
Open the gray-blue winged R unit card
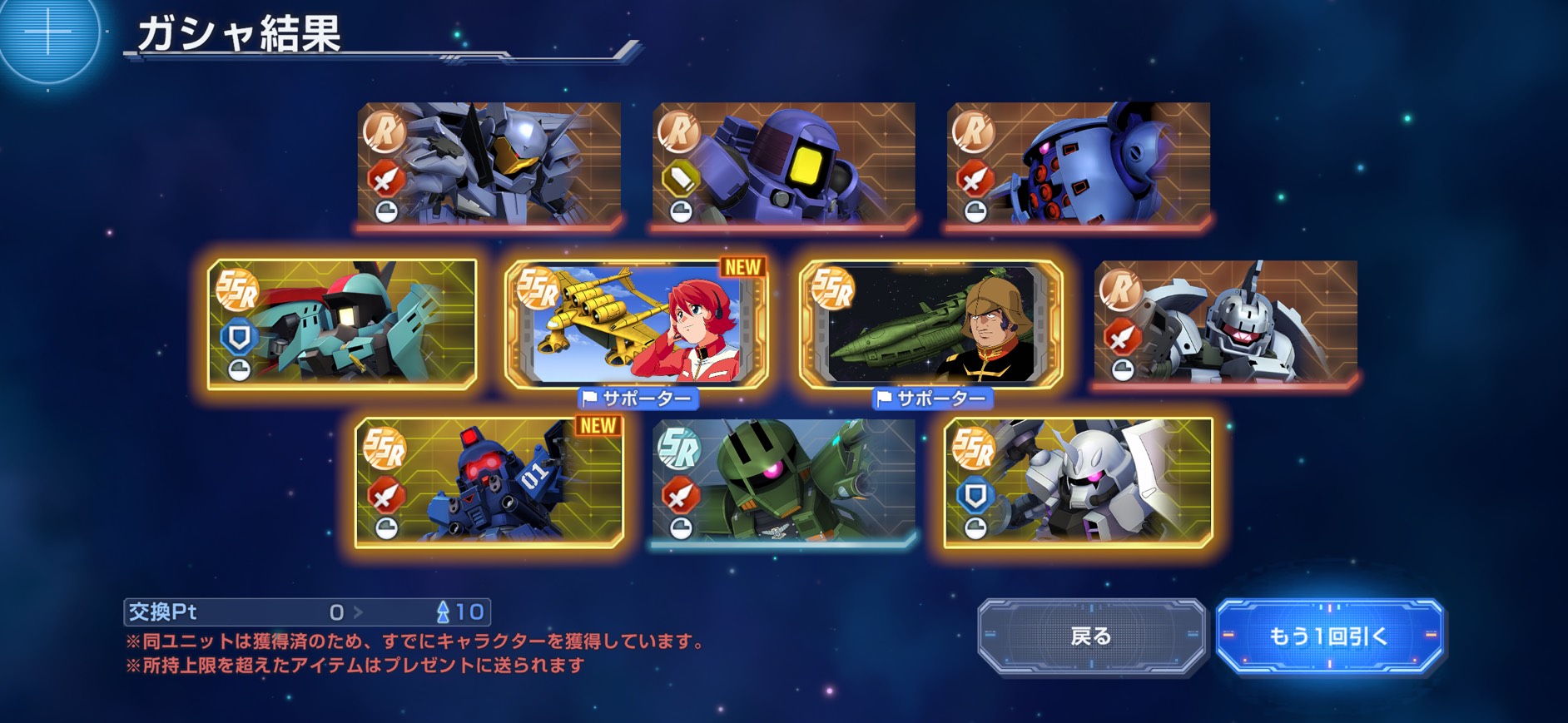[x=489, y=164]
